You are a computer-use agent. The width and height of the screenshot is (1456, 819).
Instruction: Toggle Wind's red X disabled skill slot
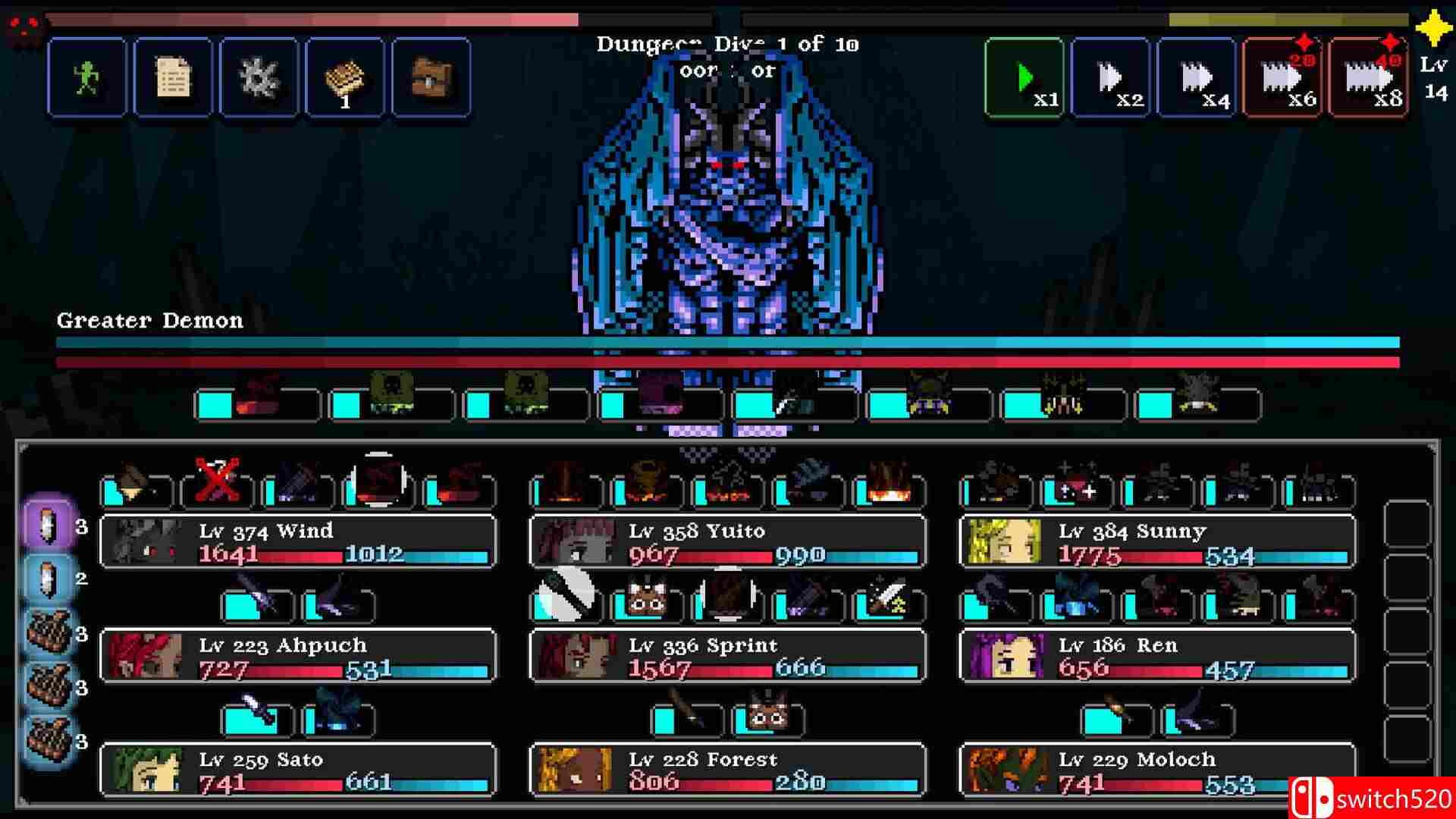coord(216,489)
